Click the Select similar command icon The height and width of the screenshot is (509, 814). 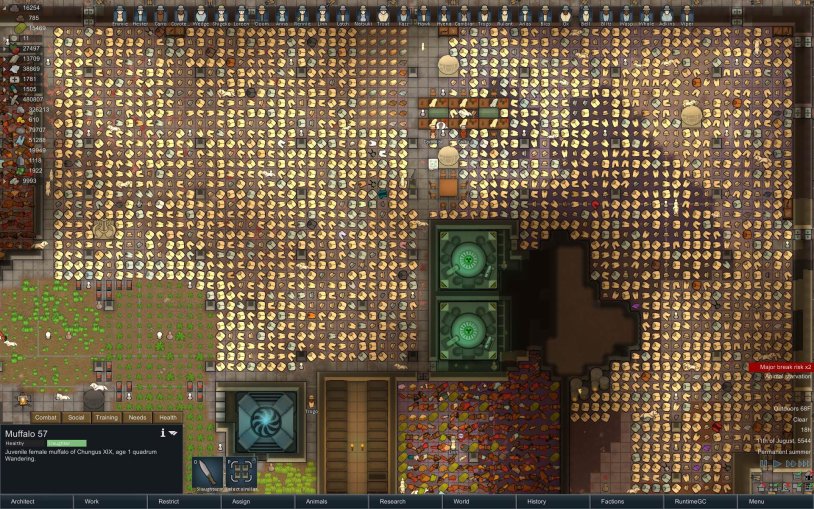[x=242, y=471]
